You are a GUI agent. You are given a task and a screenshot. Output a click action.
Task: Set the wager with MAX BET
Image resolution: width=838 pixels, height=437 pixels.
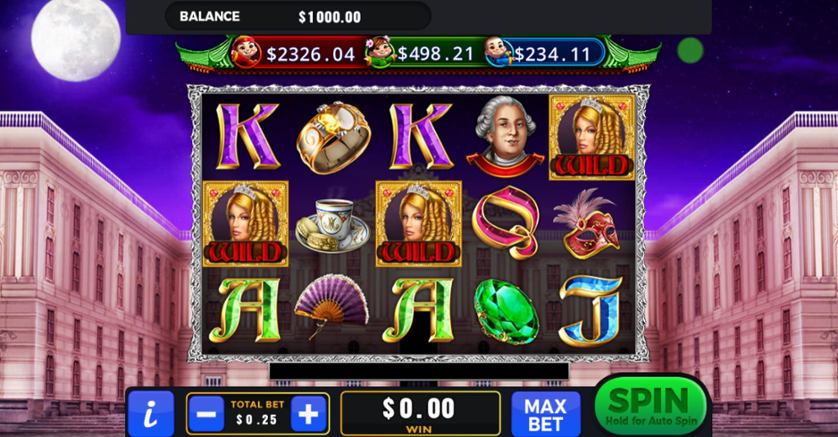pyautogui.click(x=546, y=412)
